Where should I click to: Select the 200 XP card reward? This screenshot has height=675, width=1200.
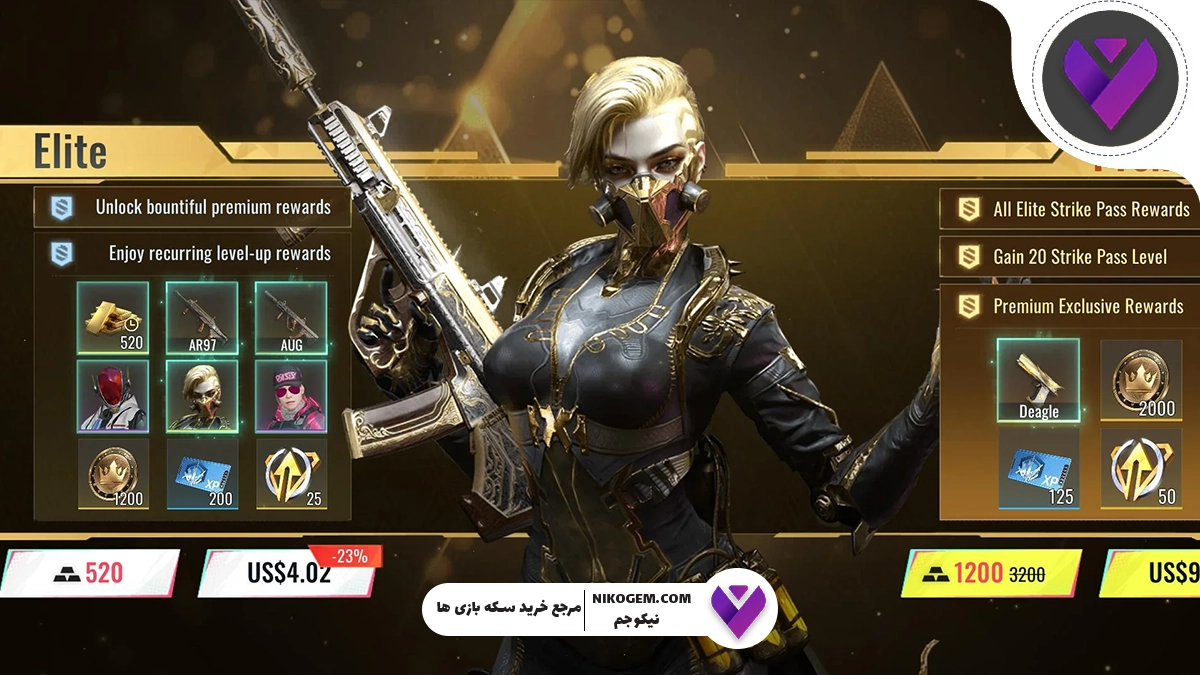[x=202, y=473]
